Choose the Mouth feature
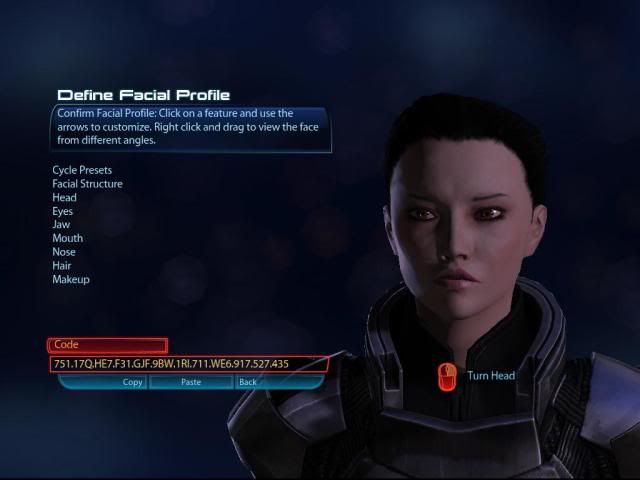The image size is (640, 480). (67, 239)
